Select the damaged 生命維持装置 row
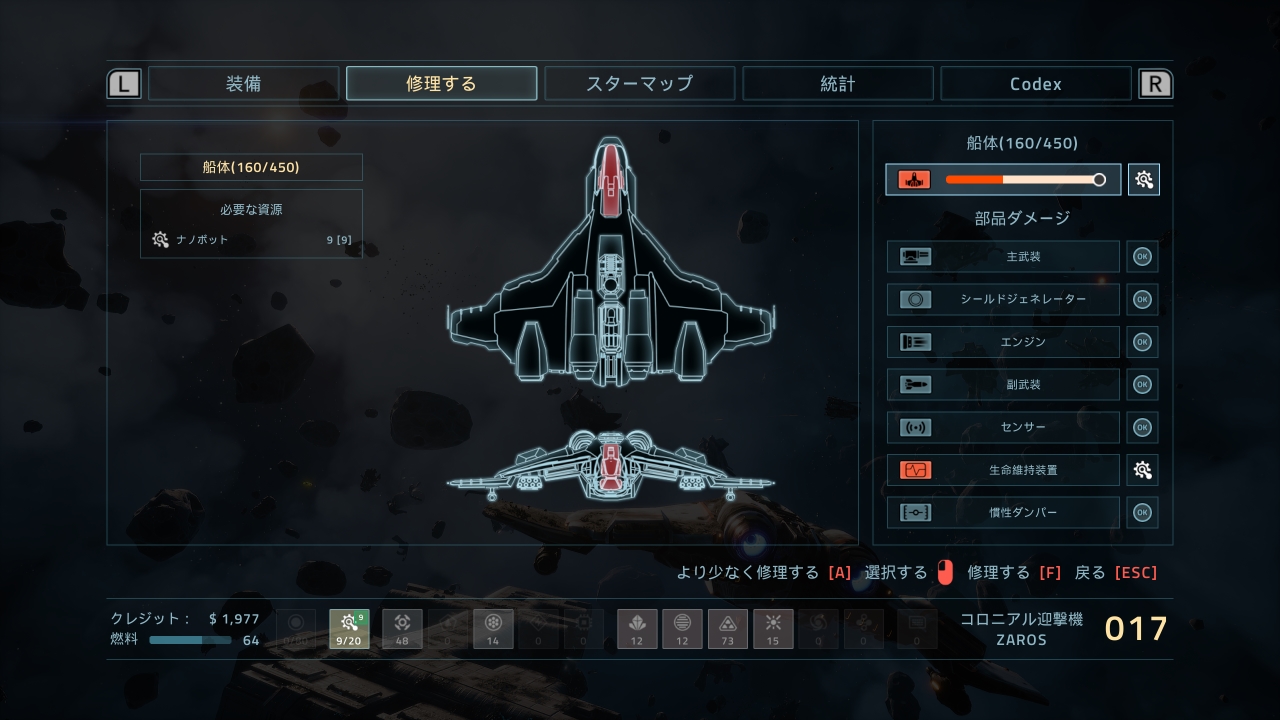1280x720 pixels. point(1003,470)
